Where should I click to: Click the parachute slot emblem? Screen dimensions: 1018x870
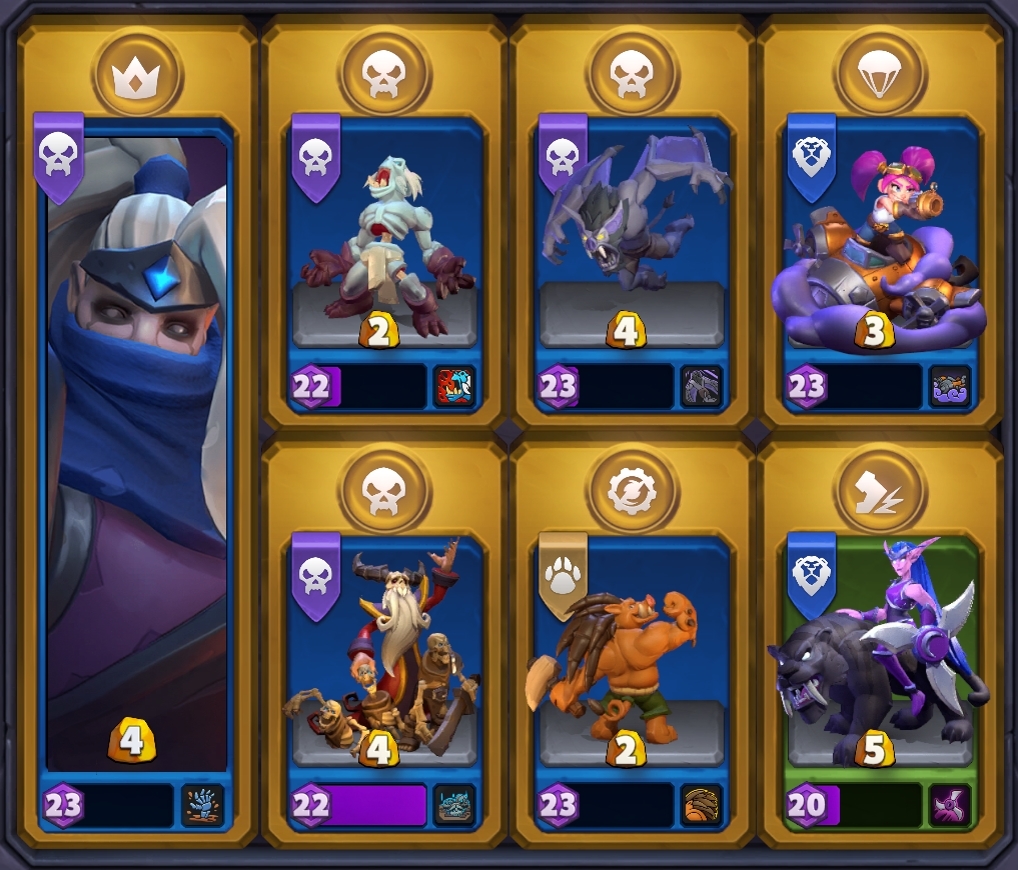(x=880, y=74)
